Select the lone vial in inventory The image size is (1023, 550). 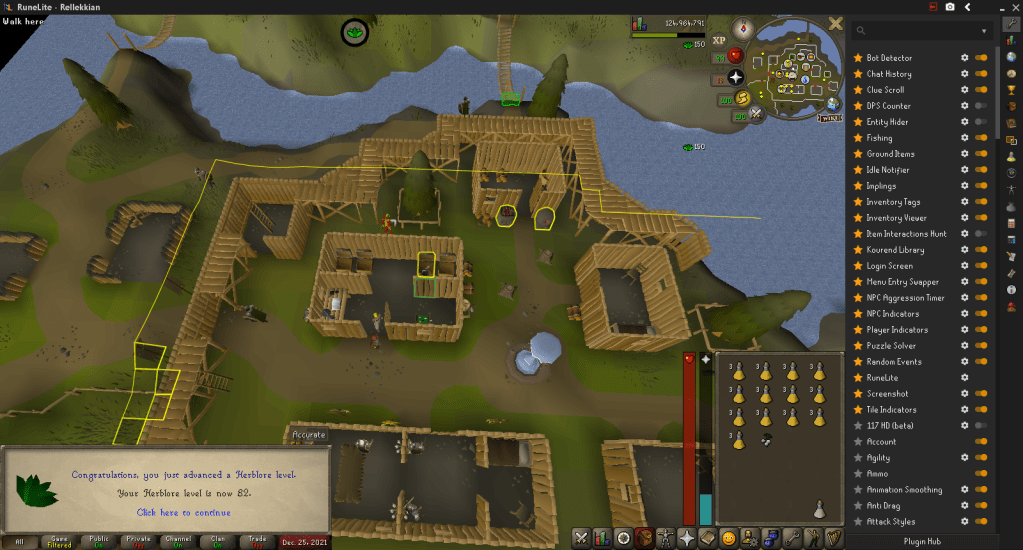click(818, 509)
